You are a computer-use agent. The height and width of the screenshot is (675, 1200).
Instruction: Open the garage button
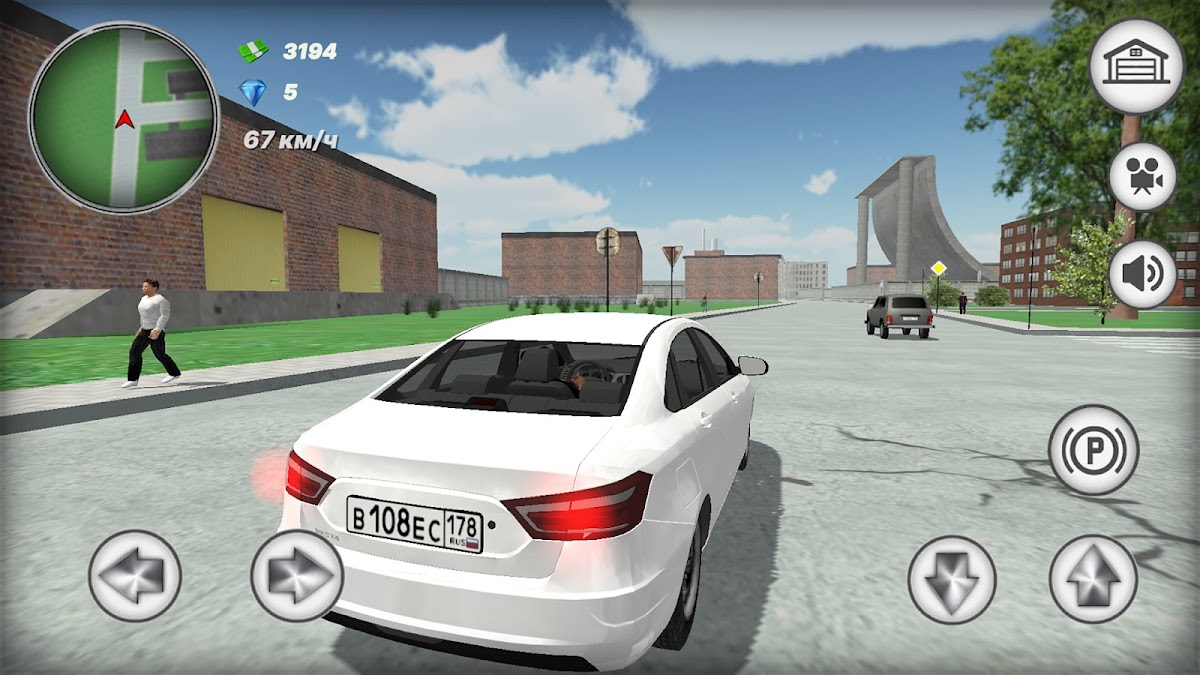click(x=1135, y=65)
